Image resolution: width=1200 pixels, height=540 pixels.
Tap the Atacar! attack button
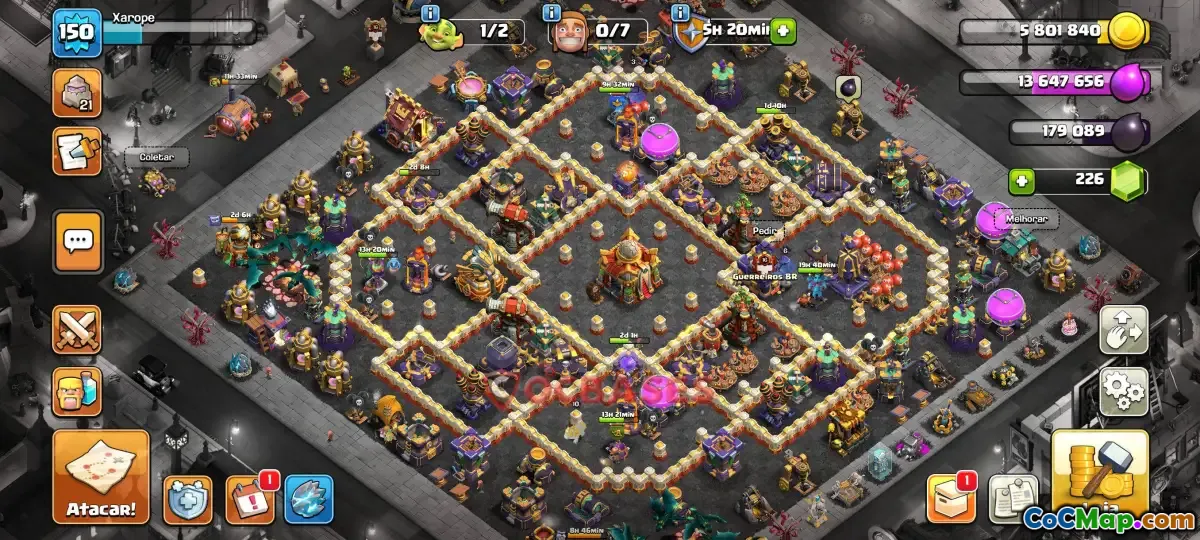[101, 477]
